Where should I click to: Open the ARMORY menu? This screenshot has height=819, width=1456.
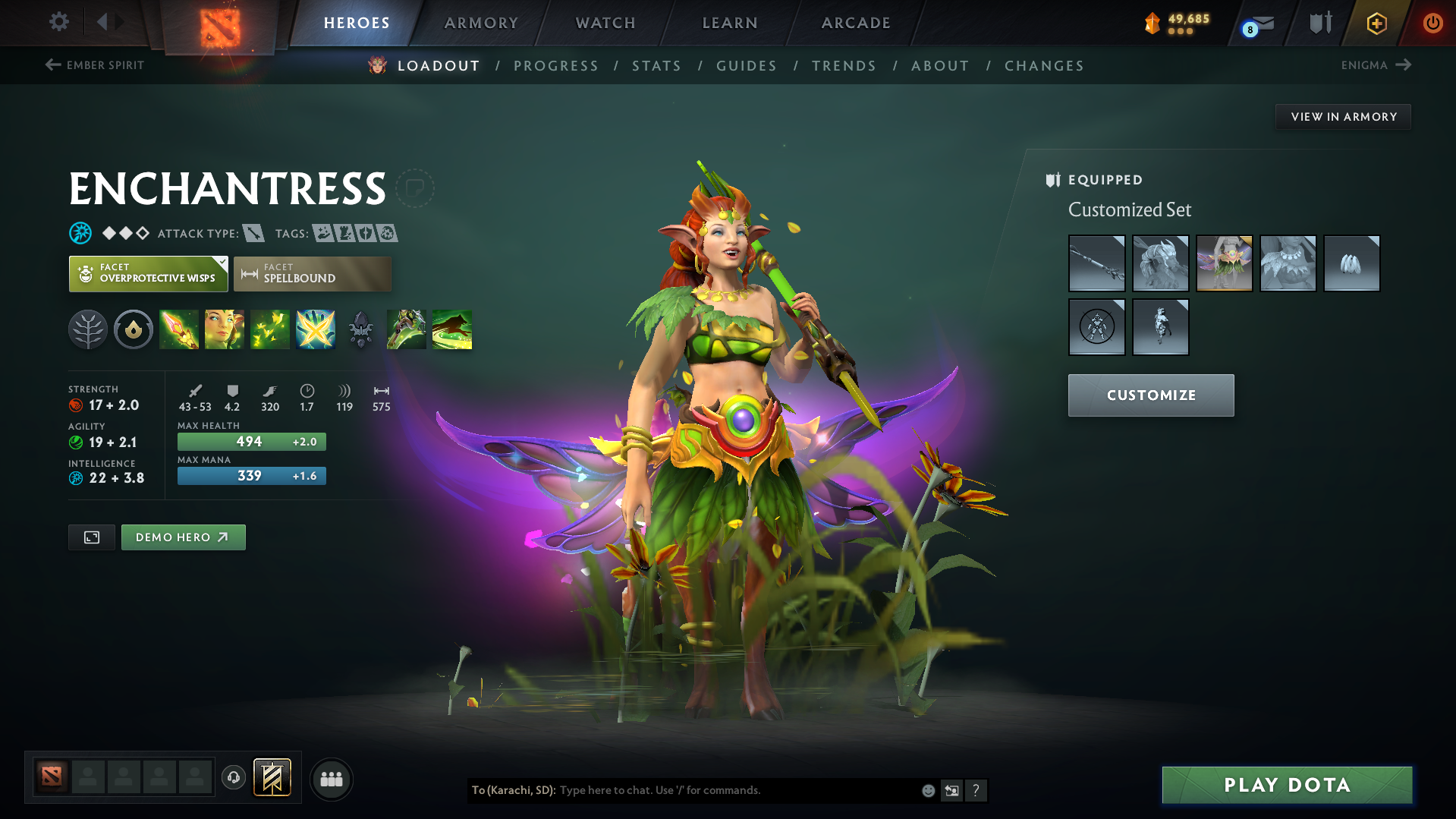[x=481, y=22]
